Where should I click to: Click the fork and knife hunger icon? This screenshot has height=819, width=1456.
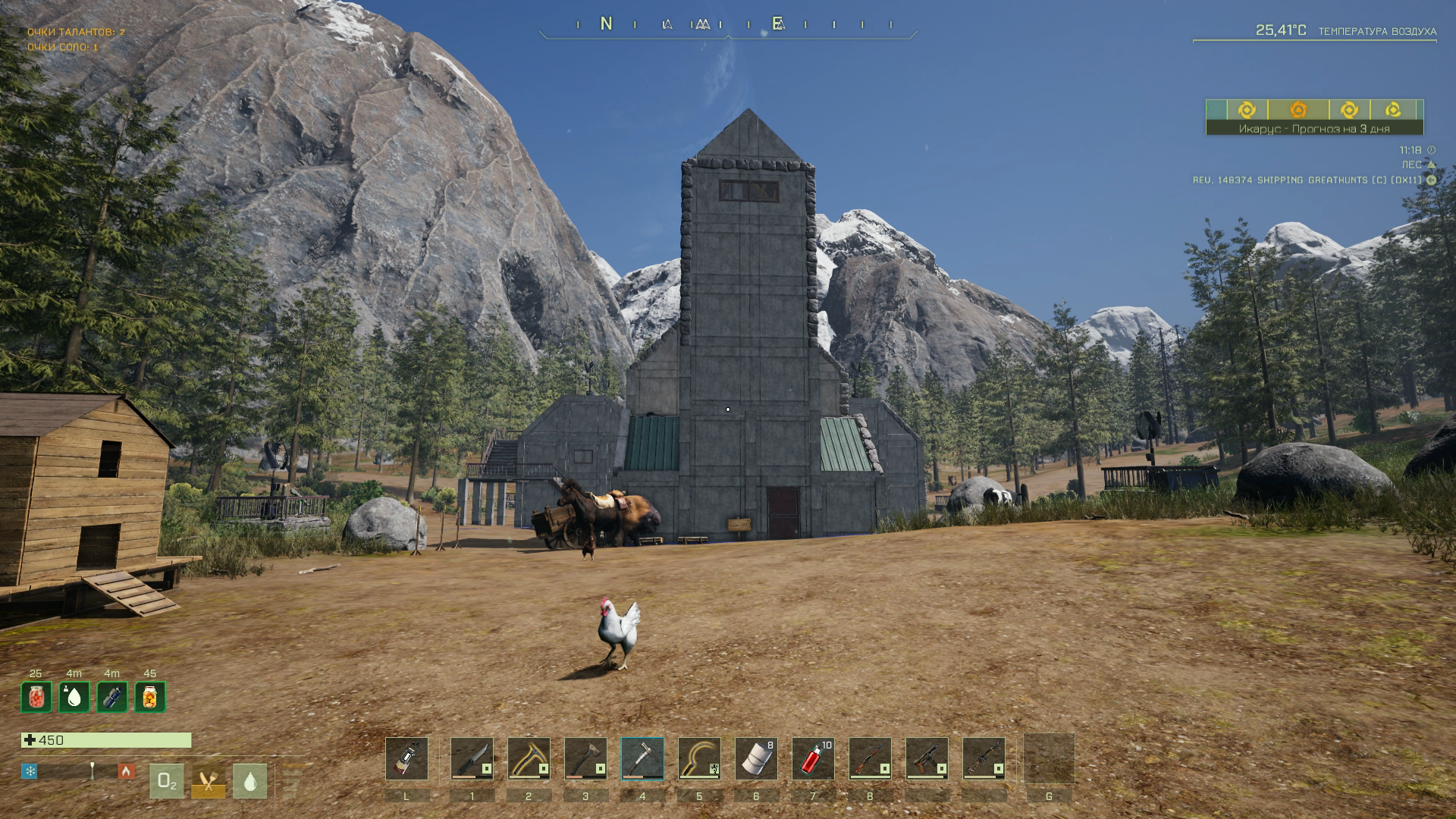coord(208,781)
